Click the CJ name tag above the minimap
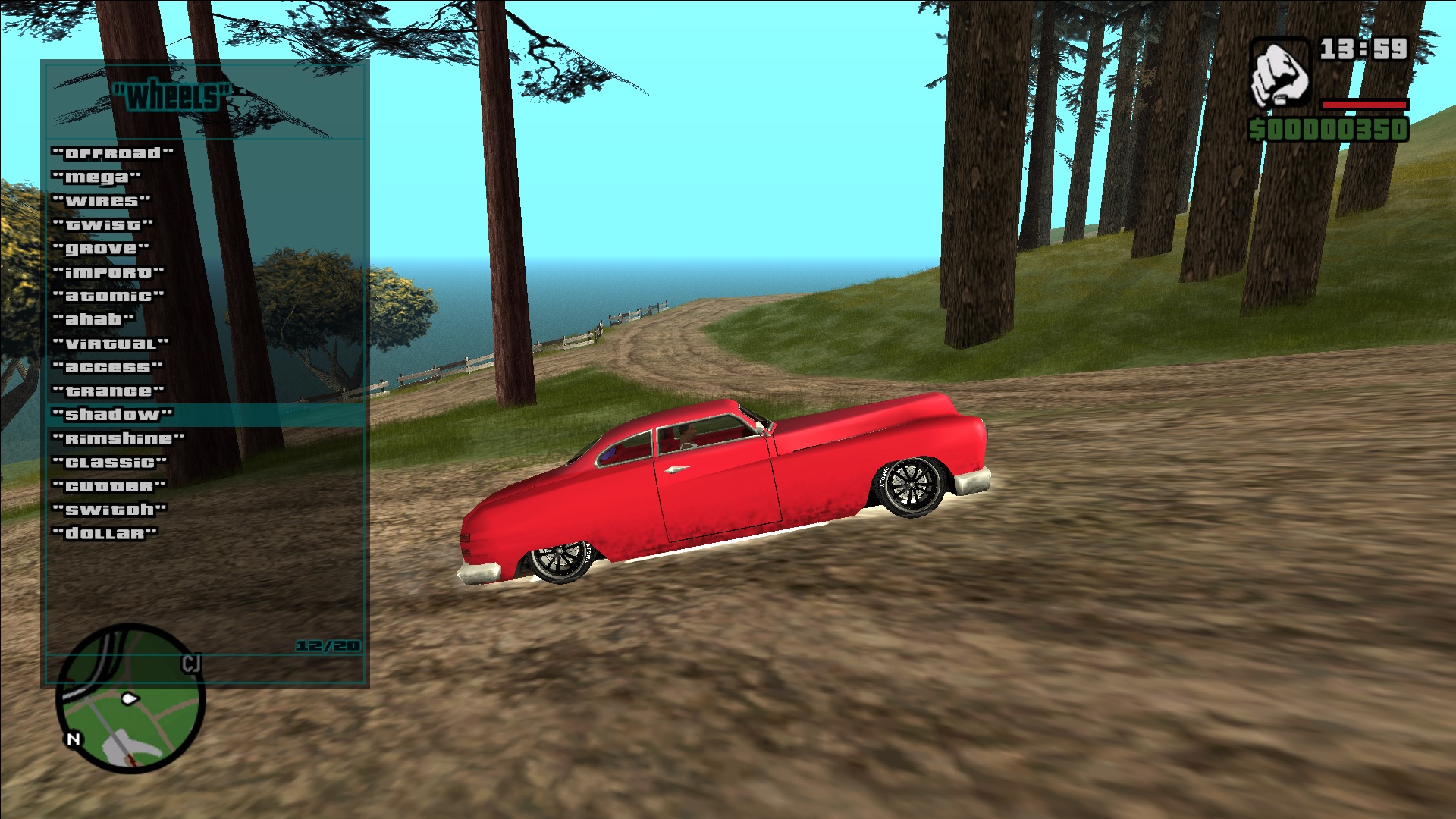Viewport: 1456px width, 819px height. (191, 661)
